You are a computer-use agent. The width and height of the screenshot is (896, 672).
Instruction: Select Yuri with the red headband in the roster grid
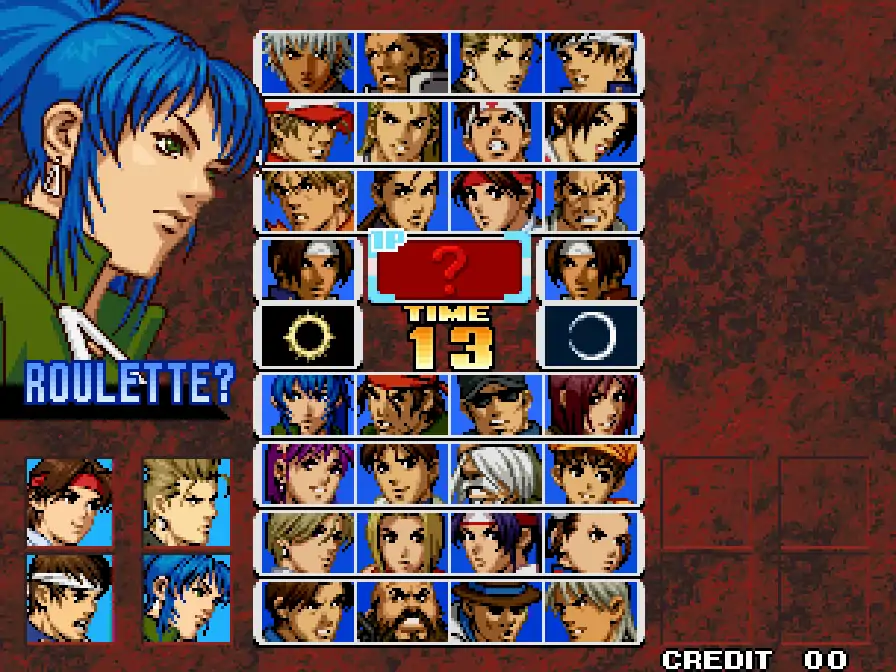(x=496, y=200)
